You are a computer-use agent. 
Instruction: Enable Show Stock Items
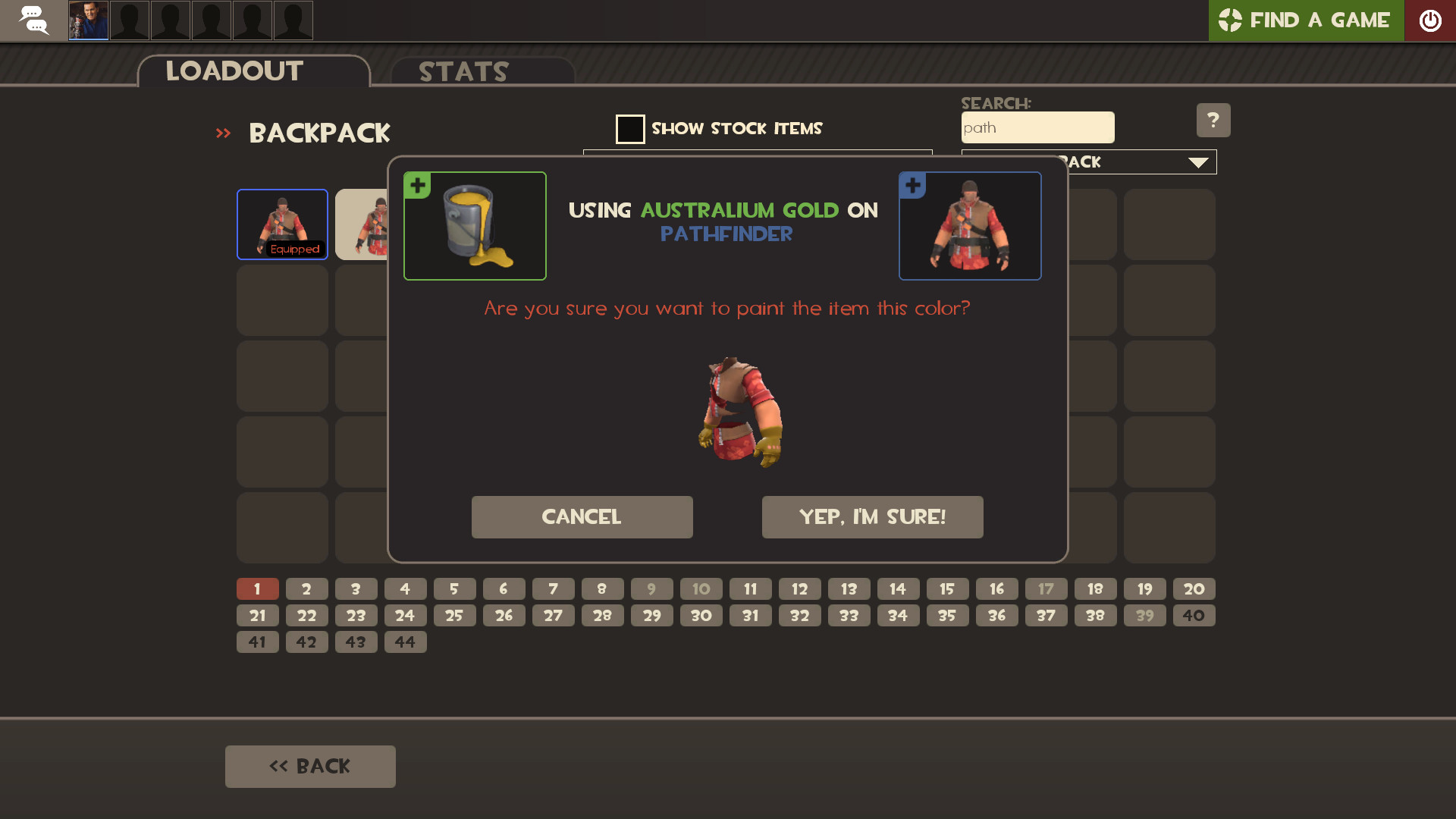tap(630, 129)
